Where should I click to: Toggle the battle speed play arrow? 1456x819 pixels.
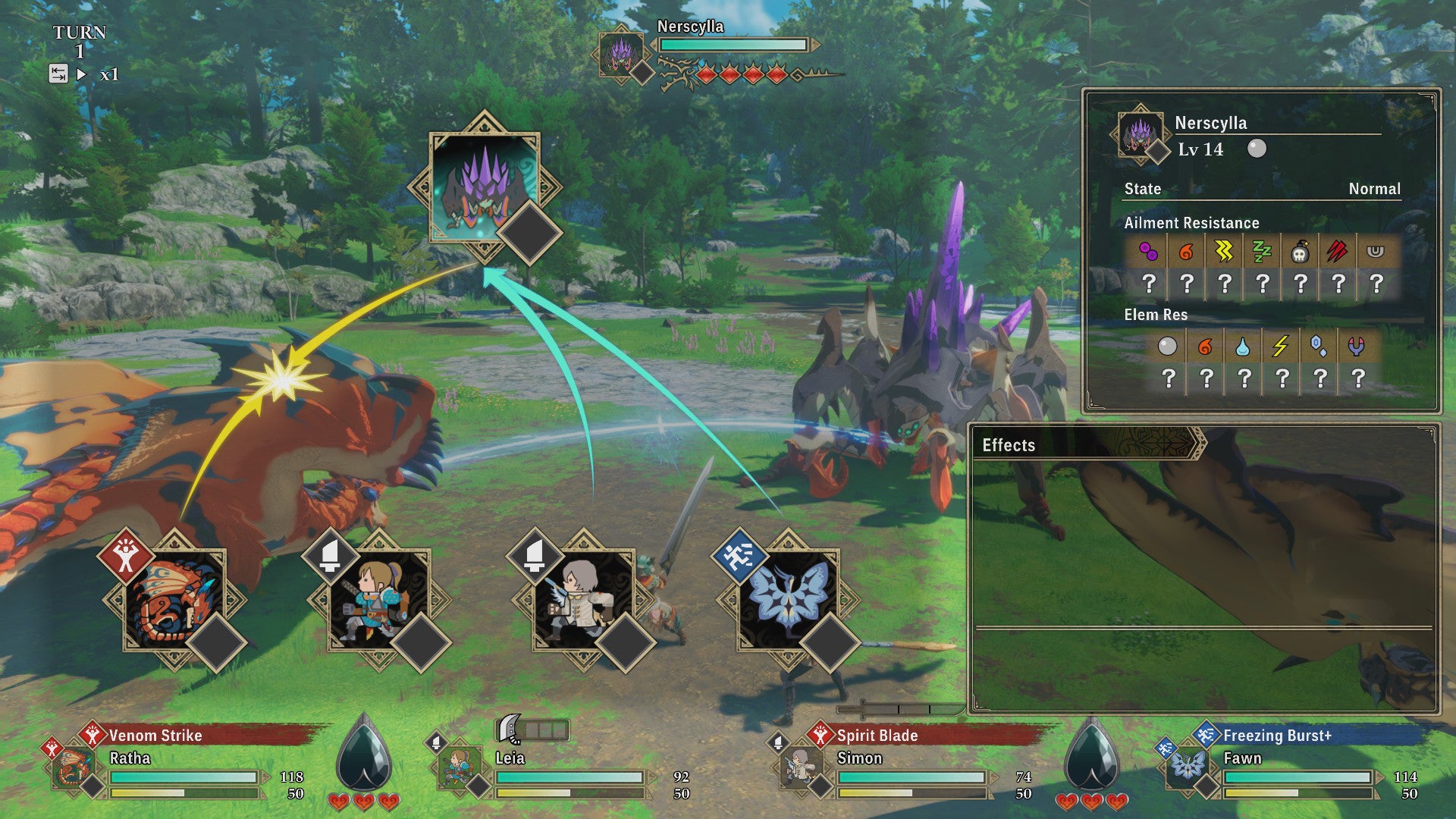[82, 74]
